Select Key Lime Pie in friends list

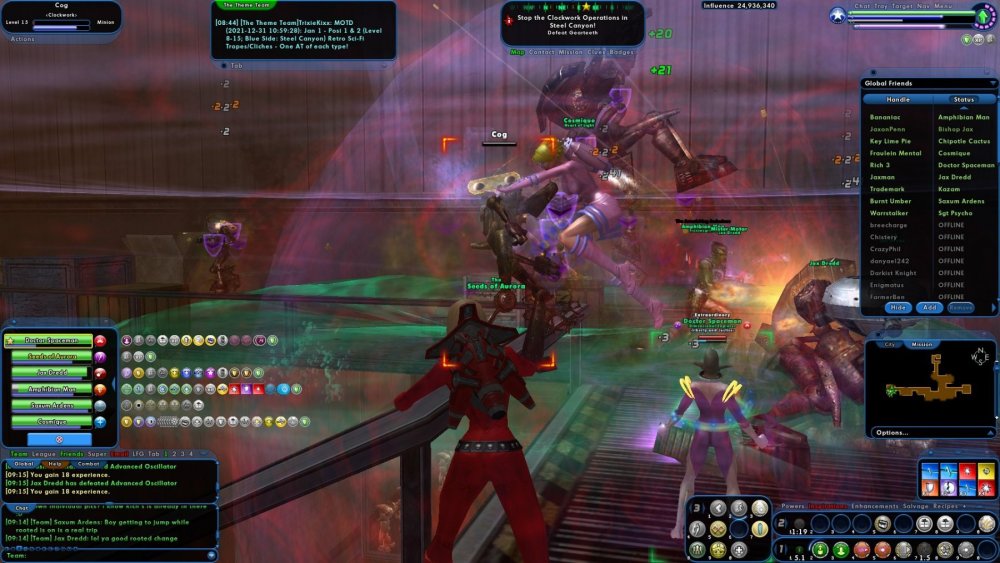(x=890, y=141)
